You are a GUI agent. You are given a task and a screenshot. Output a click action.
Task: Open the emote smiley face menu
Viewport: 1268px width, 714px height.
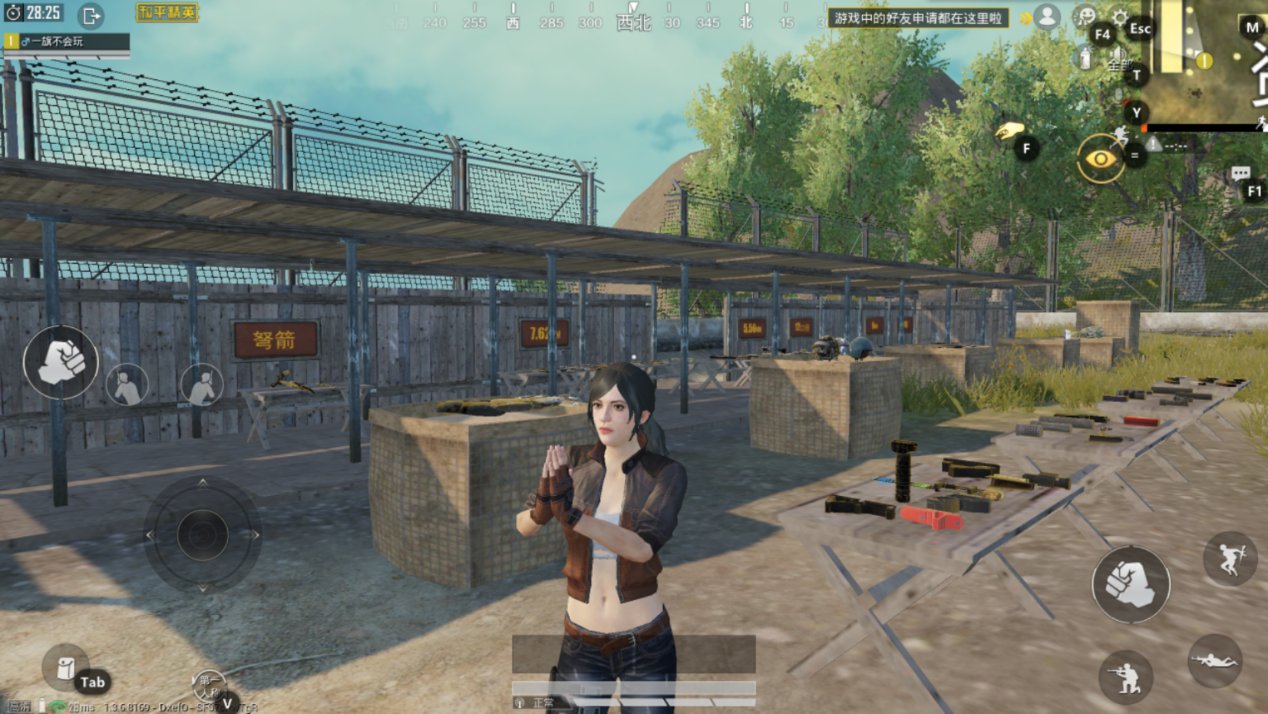[1084, 16]
